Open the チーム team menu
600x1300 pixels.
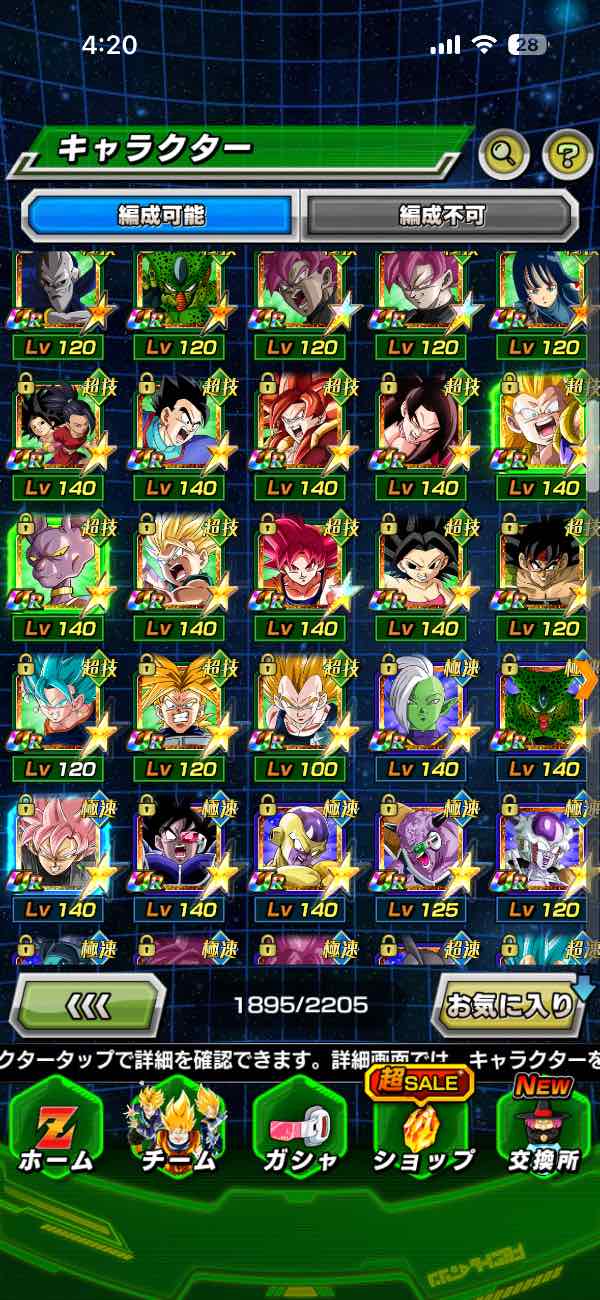click(177, 1125)
